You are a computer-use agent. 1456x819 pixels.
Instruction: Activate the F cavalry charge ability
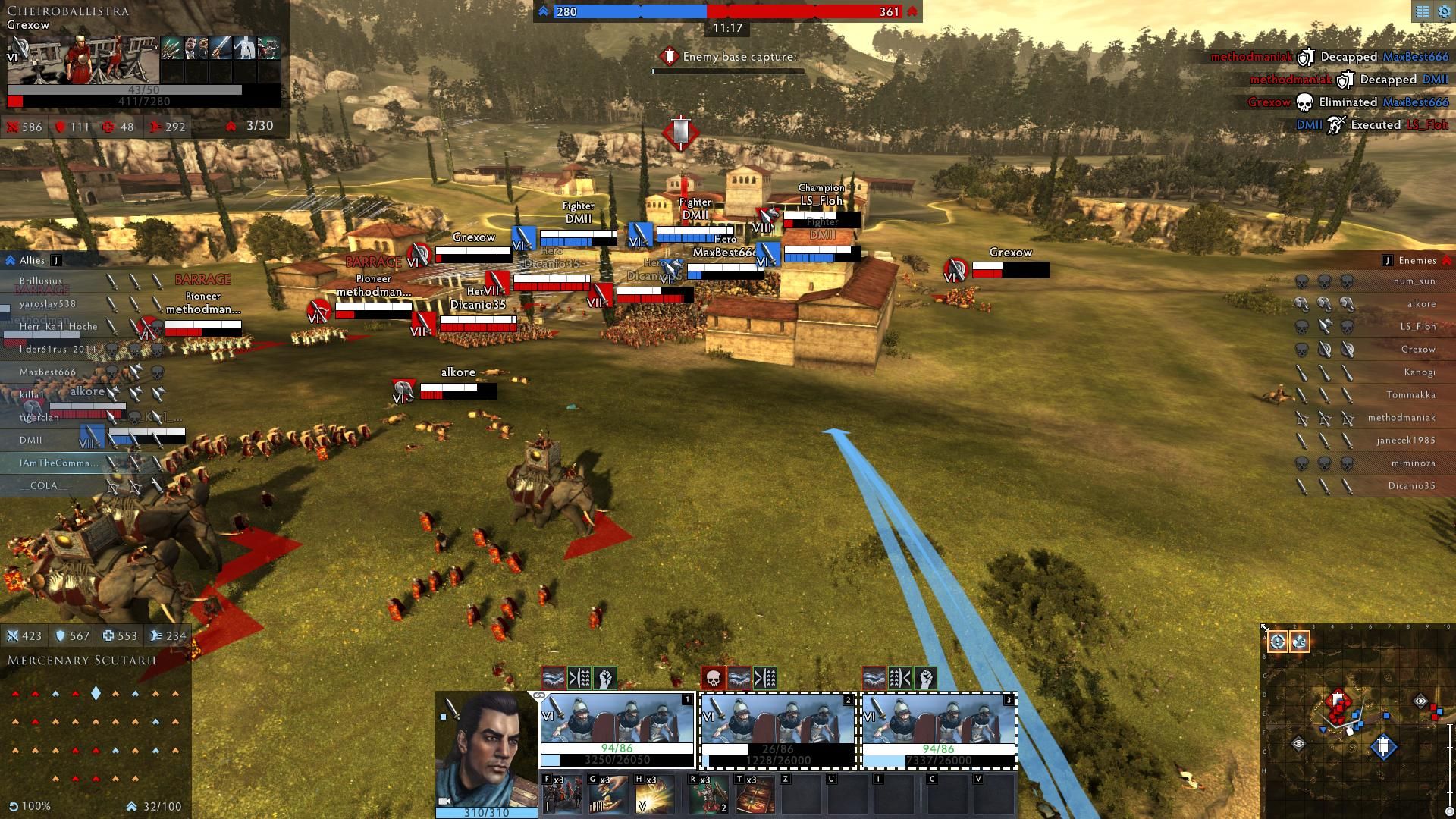click(x=562, y=793)
